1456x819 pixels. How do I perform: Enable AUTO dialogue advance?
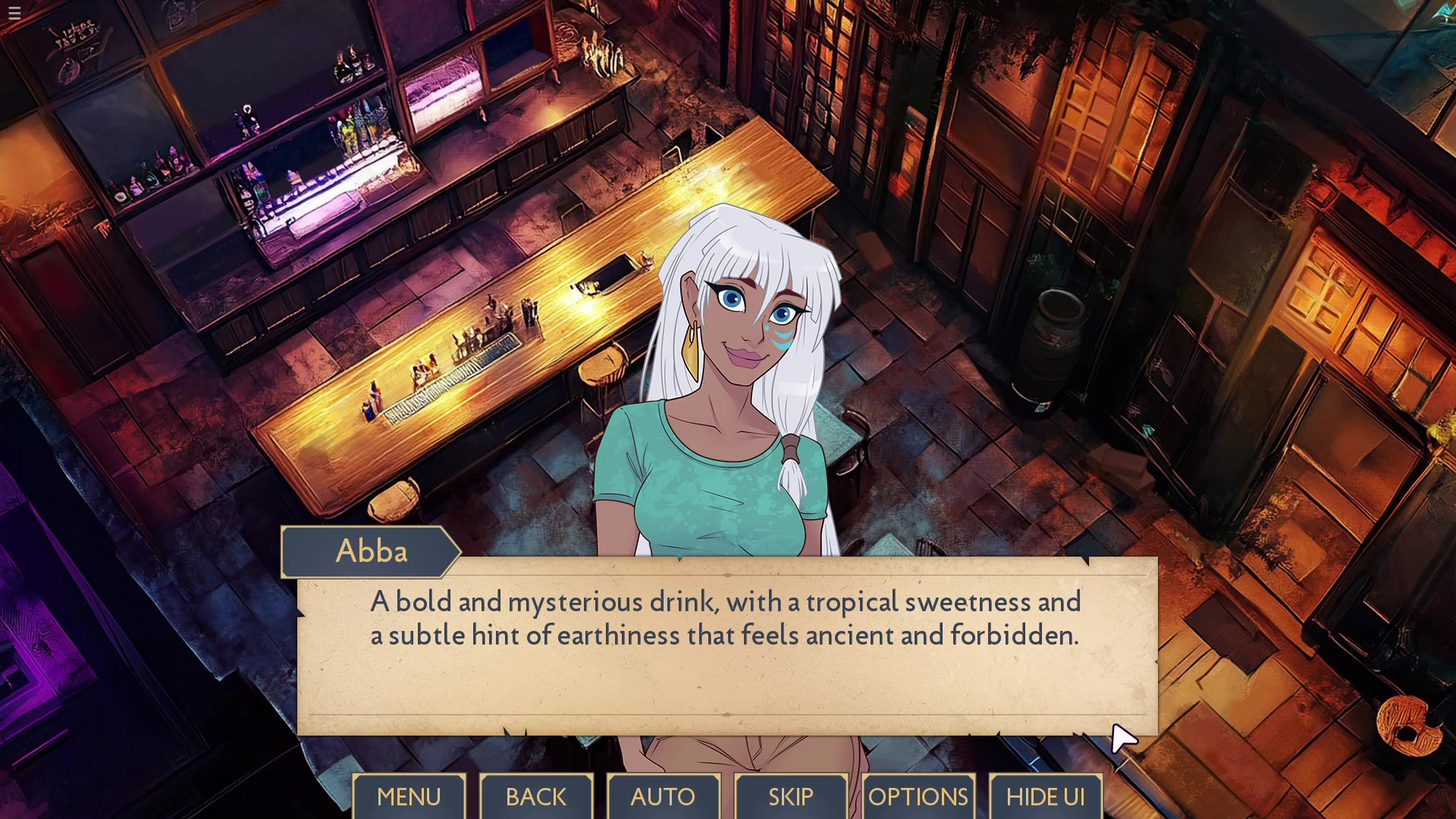click(x=663, y=796)
